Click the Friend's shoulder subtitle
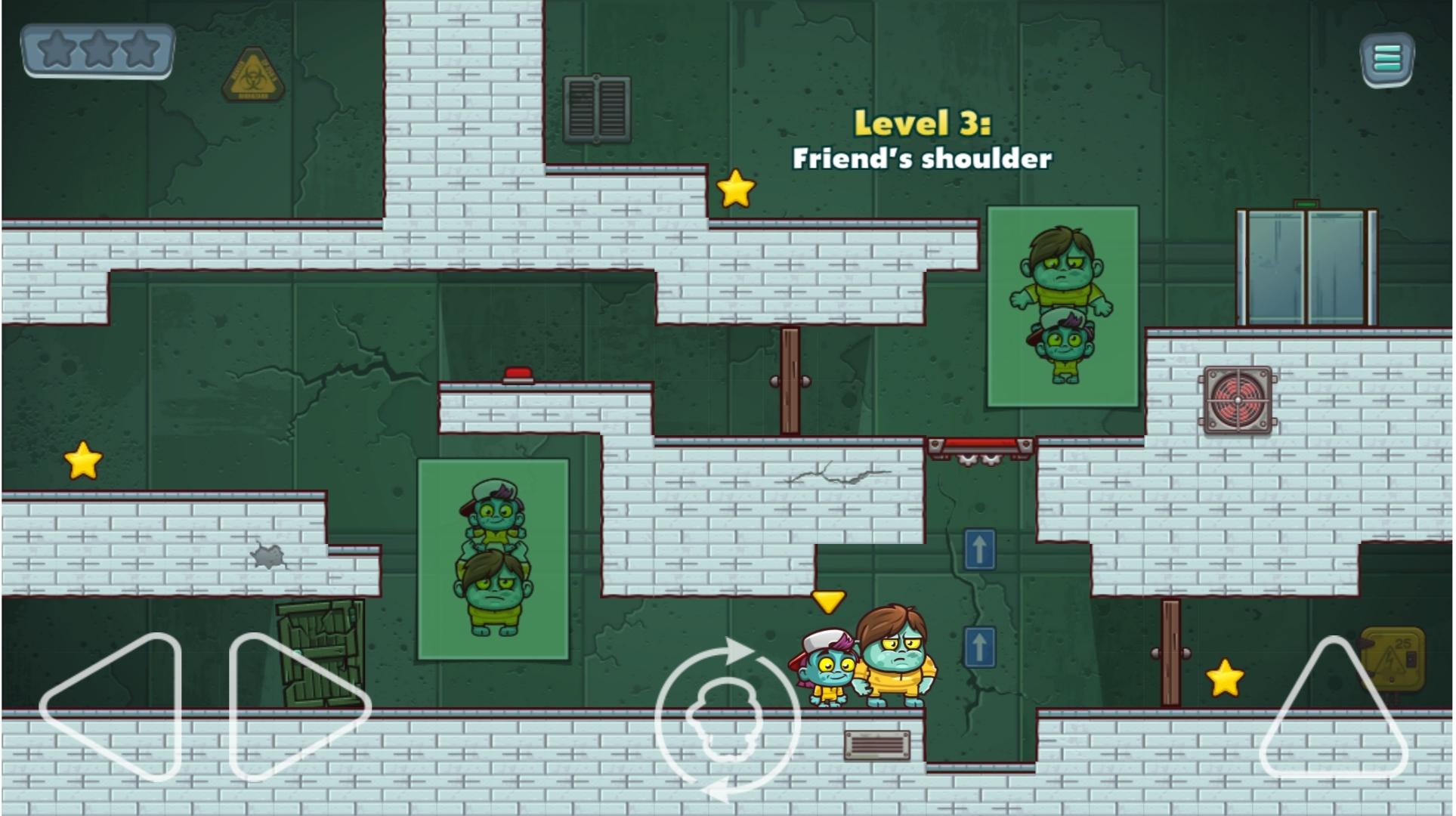1456x816 pixels. [922, 160]
